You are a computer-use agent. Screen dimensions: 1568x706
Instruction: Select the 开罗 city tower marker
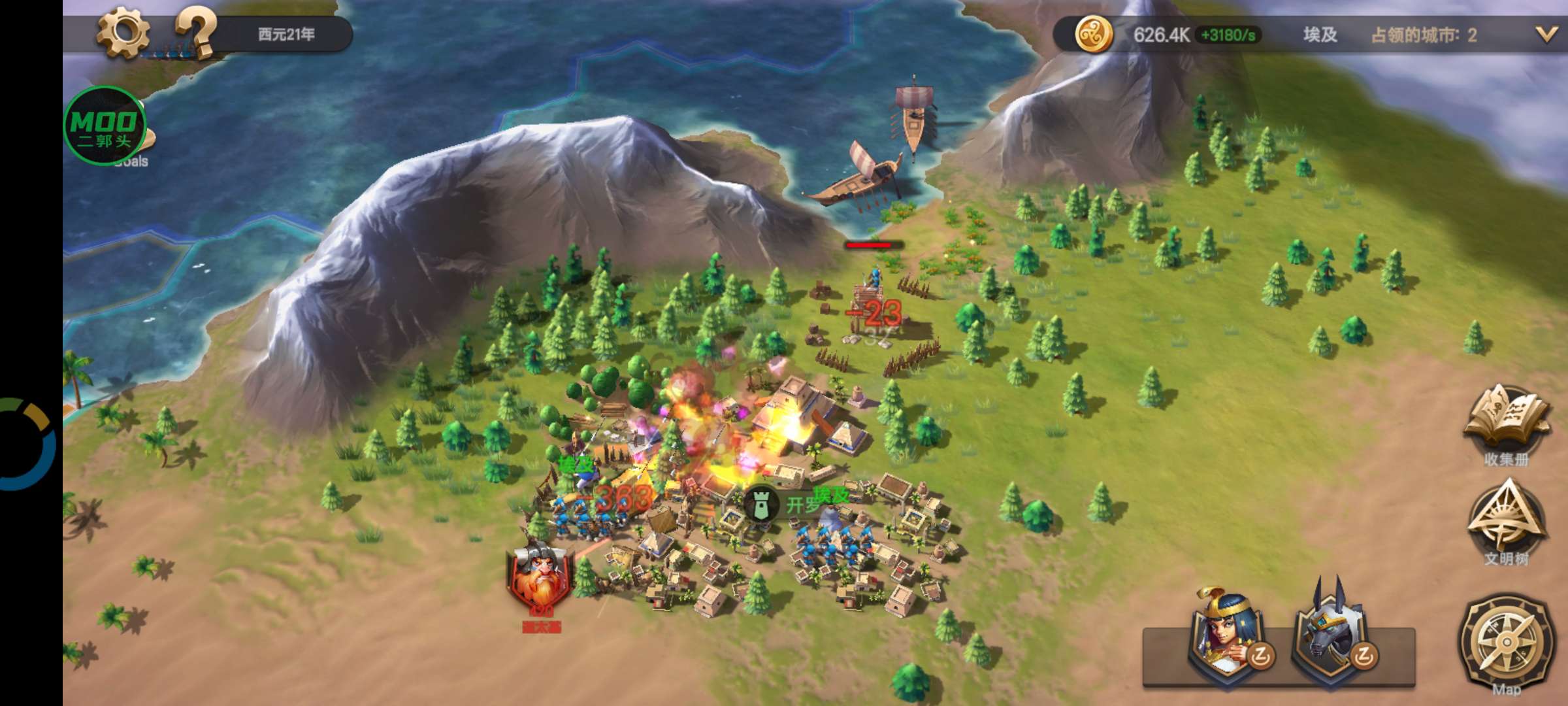pyautogui.click(x=760, y=505)
